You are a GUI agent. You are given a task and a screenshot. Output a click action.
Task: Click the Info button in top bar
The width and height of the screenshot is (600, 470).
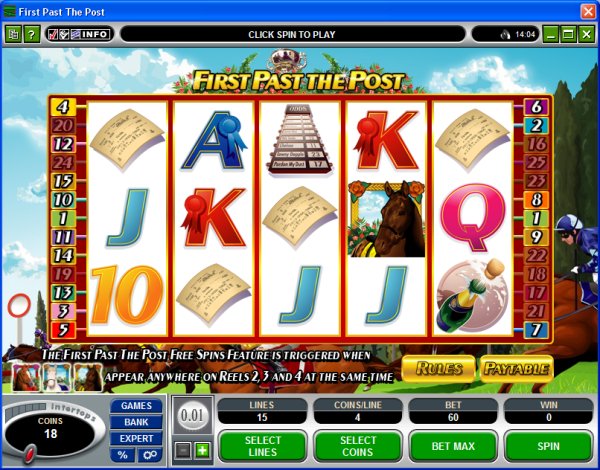(96, 34)
